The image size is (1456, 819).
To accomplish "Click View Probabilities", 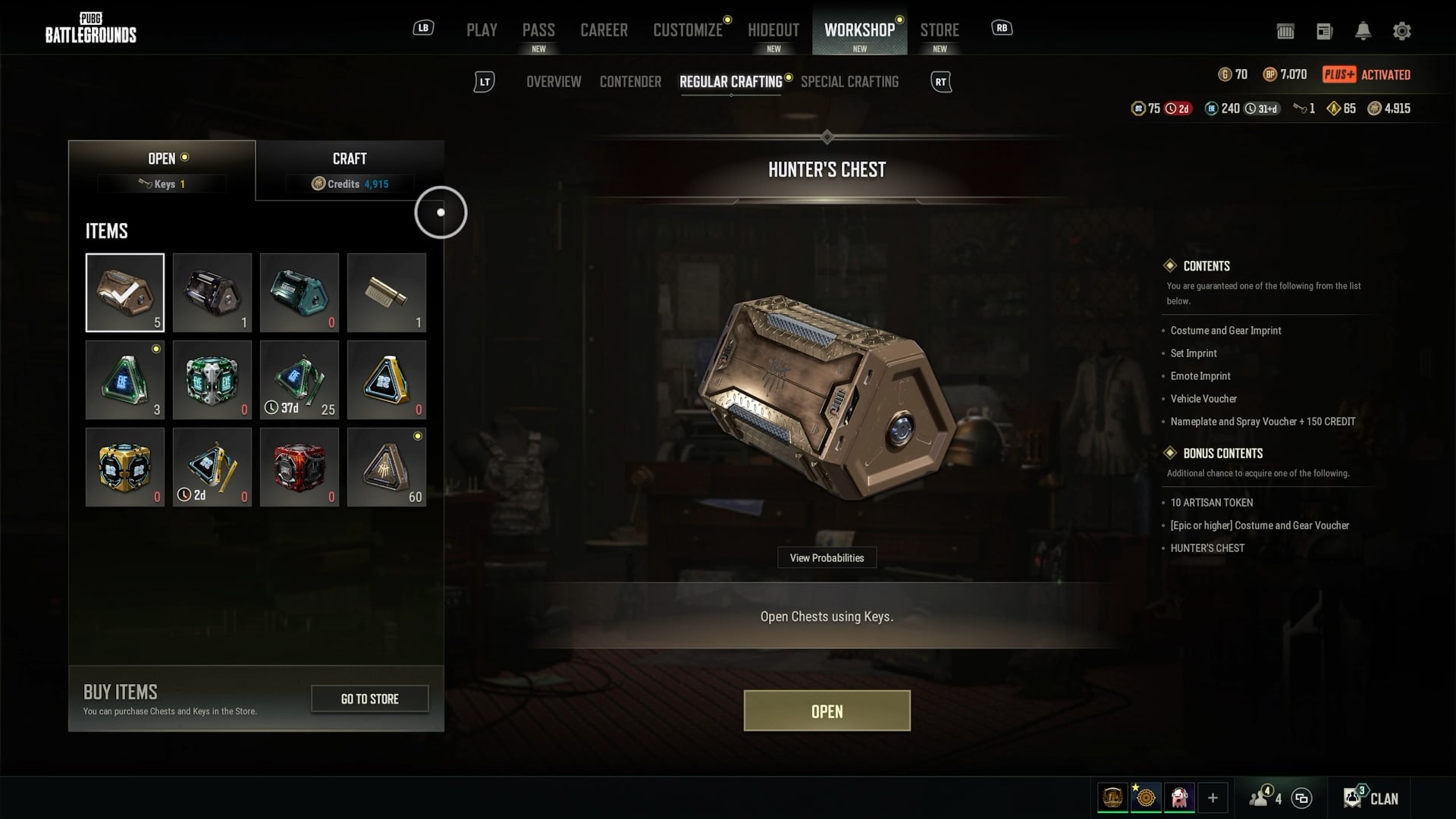I will (827, 558).
